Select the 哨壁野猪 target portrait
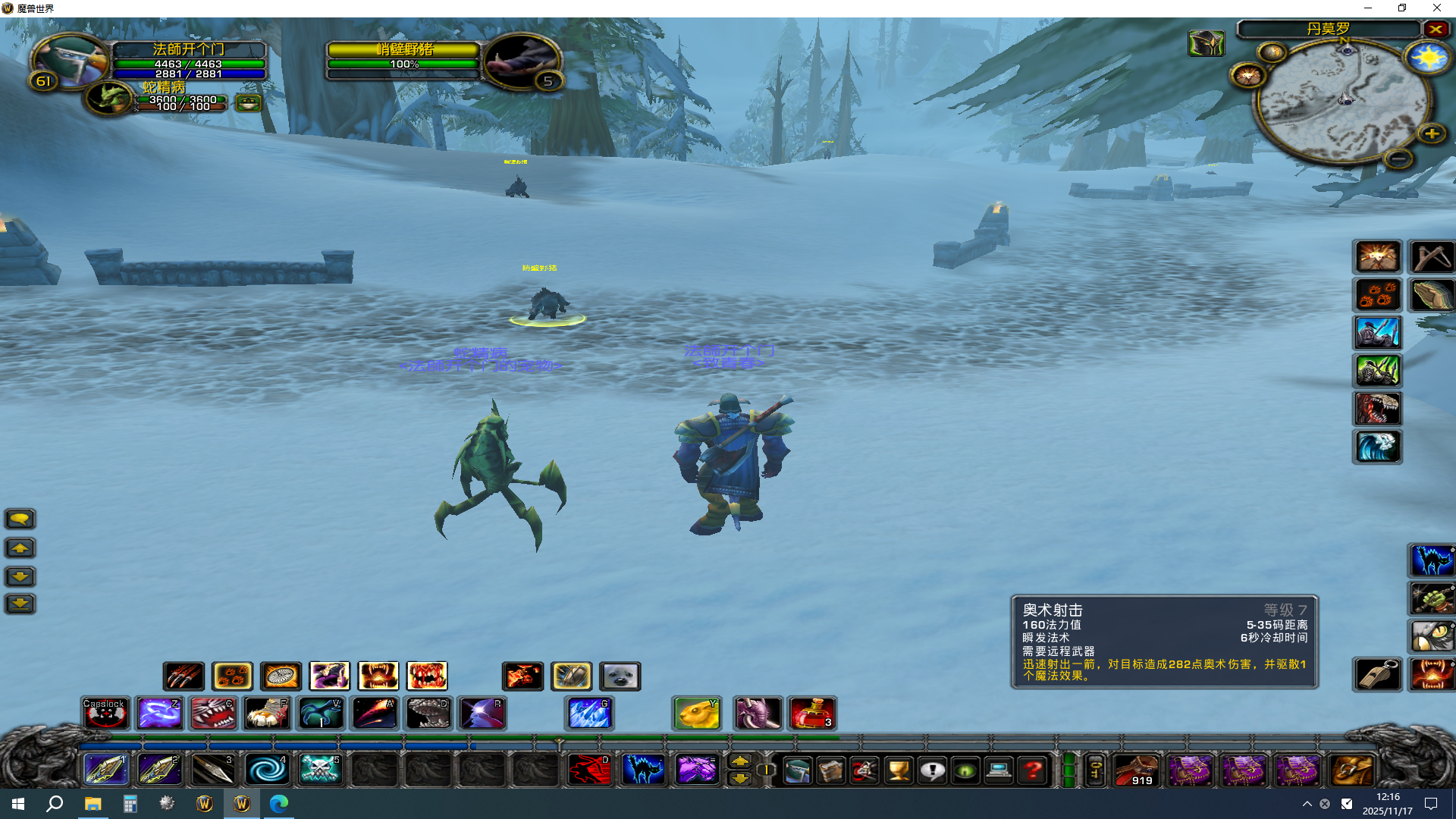 tap(522, 61)
